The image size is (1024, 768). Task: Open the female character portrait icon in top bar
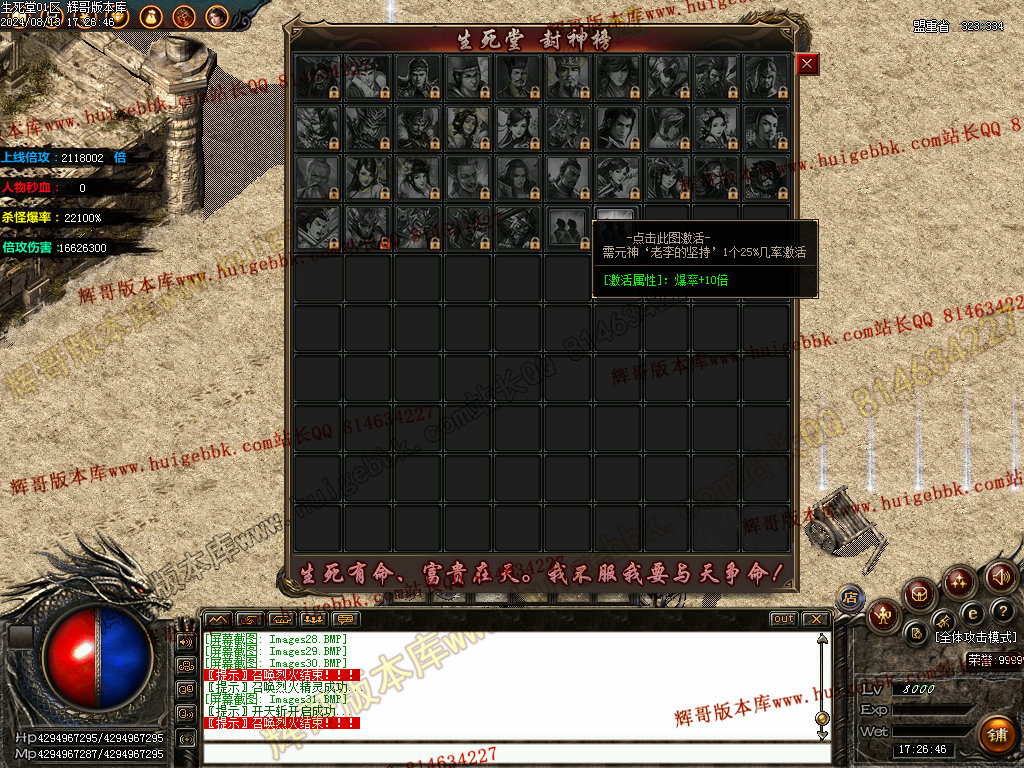coord(216,16)
